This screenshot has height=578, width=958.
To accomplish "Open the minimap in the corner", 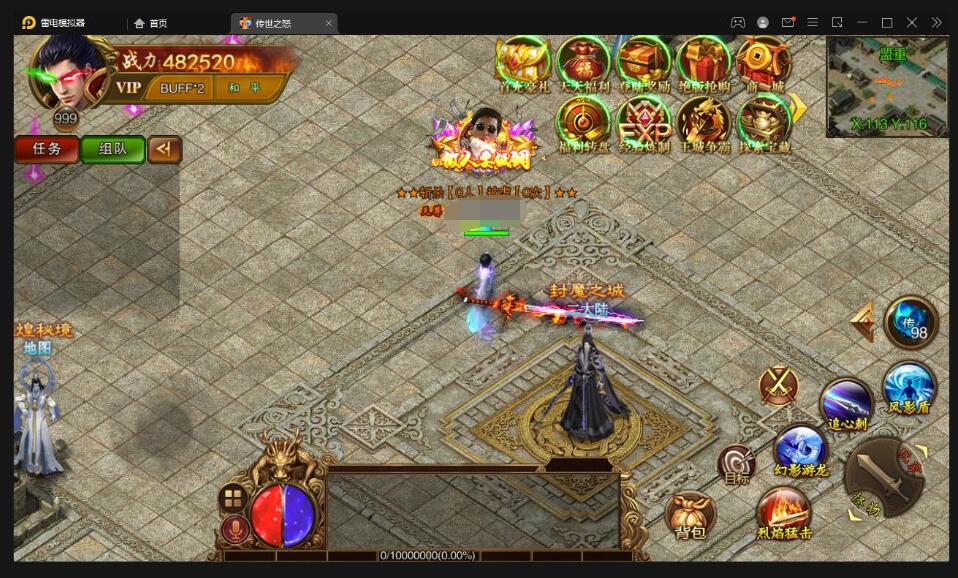I will (x=887, y=86).
